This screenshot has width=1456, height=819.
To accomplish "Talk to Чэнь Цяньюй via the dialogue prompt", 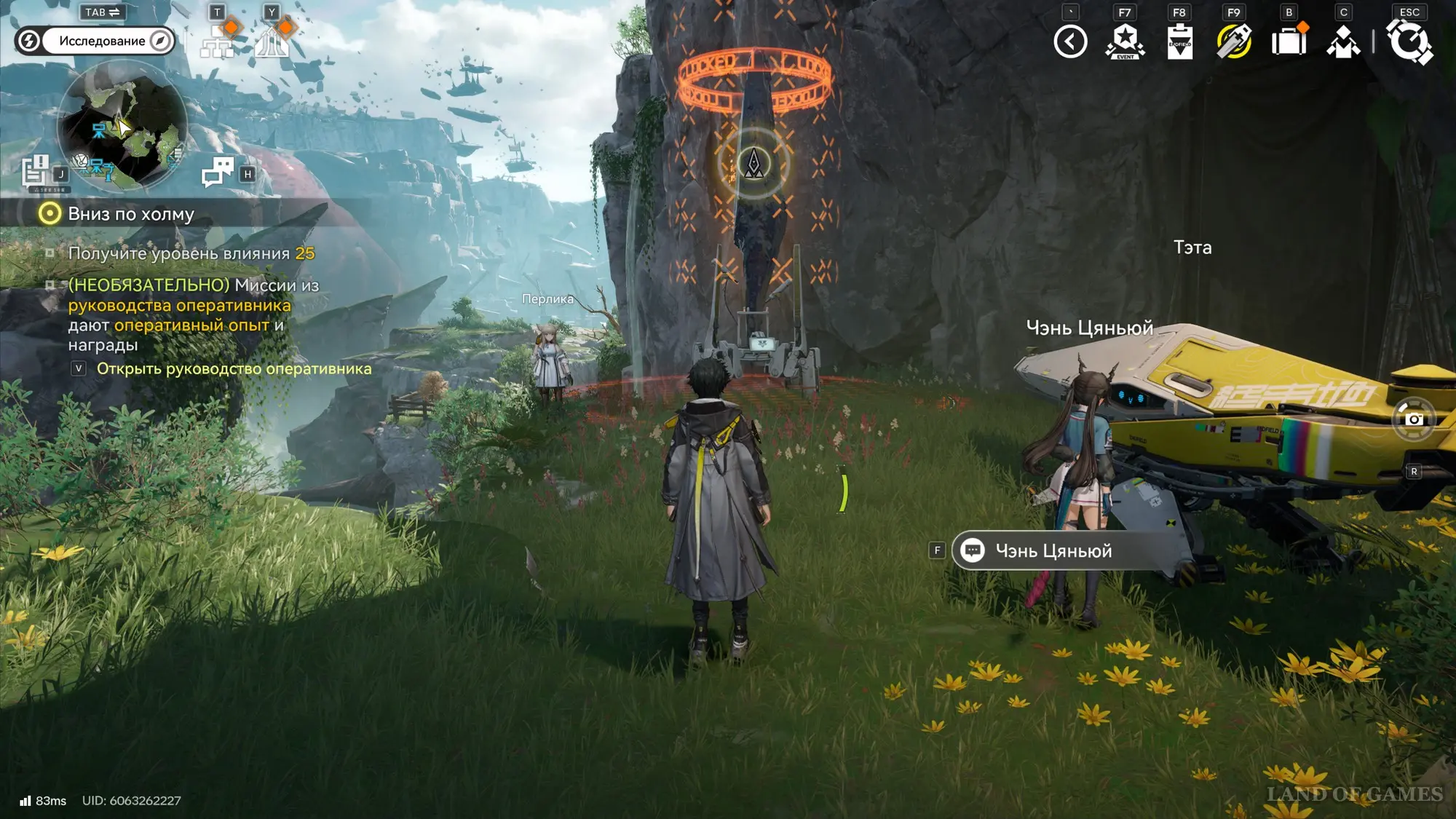I will tap(1053, 551).
